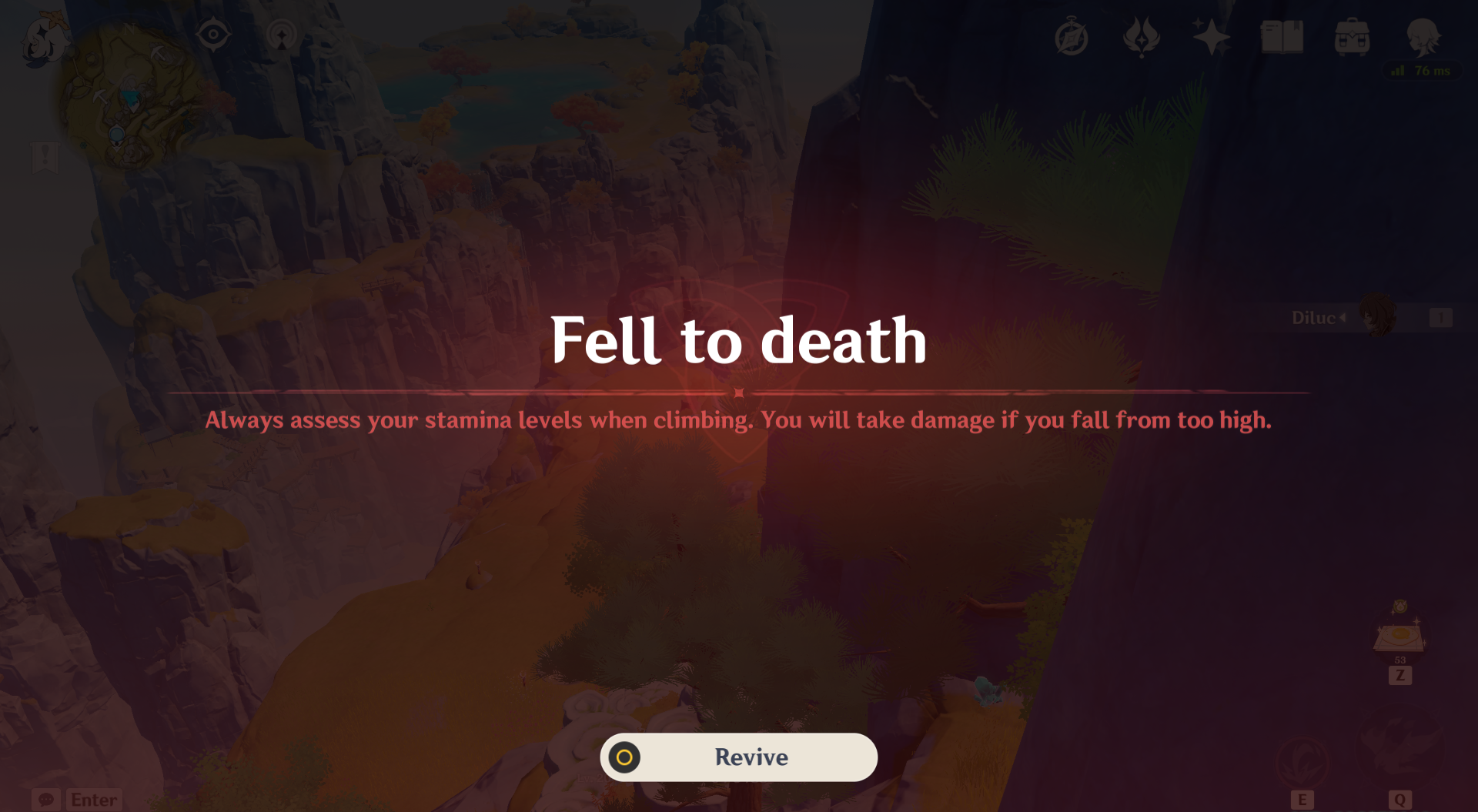Open the compass events icon
Screen dimensions: 1478x812
click(1071, 37)
